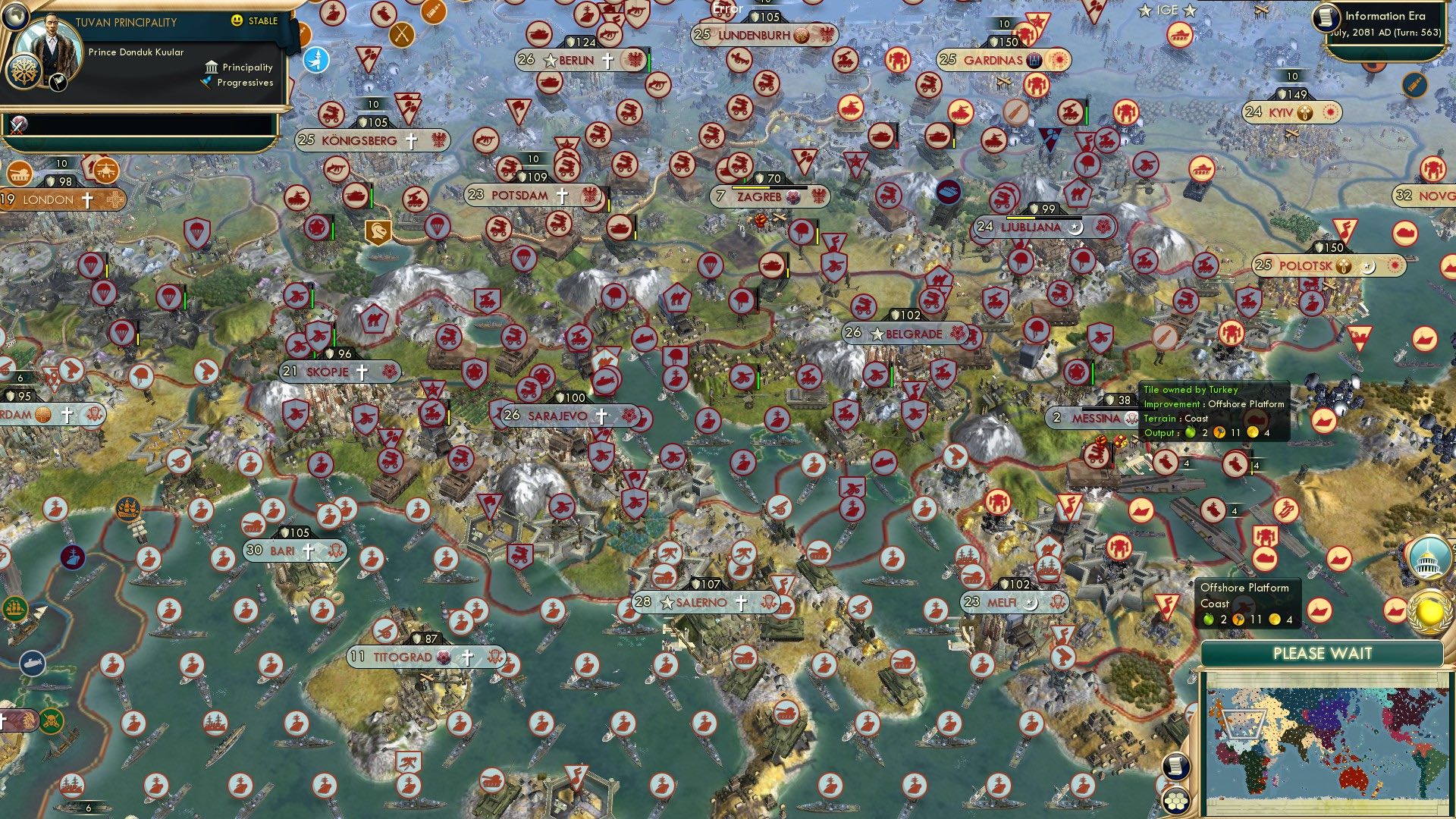This screenshot has width=1456, height=819.
Task: Click the dharma wheel religion icon on leader panel
Action: tap(24, 71)
